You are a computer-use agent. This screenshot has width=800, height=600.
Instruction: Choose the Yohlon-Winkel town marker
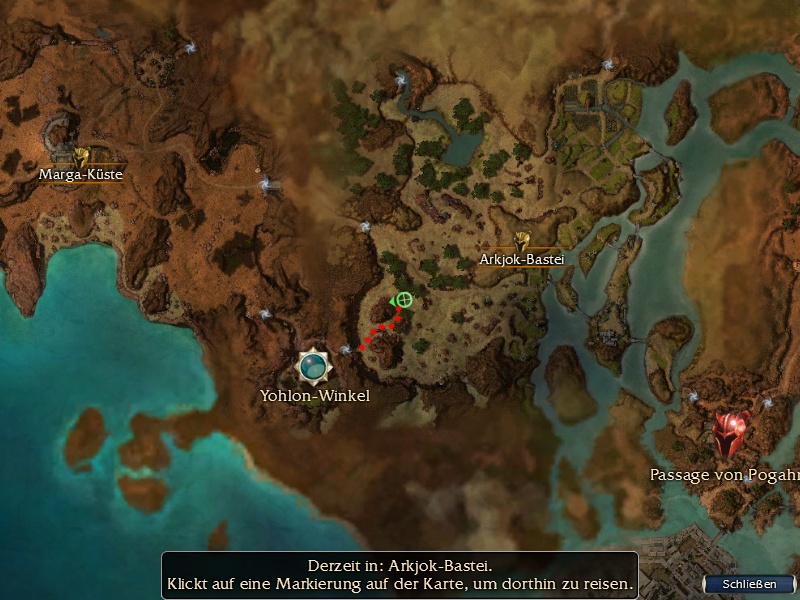314,367
